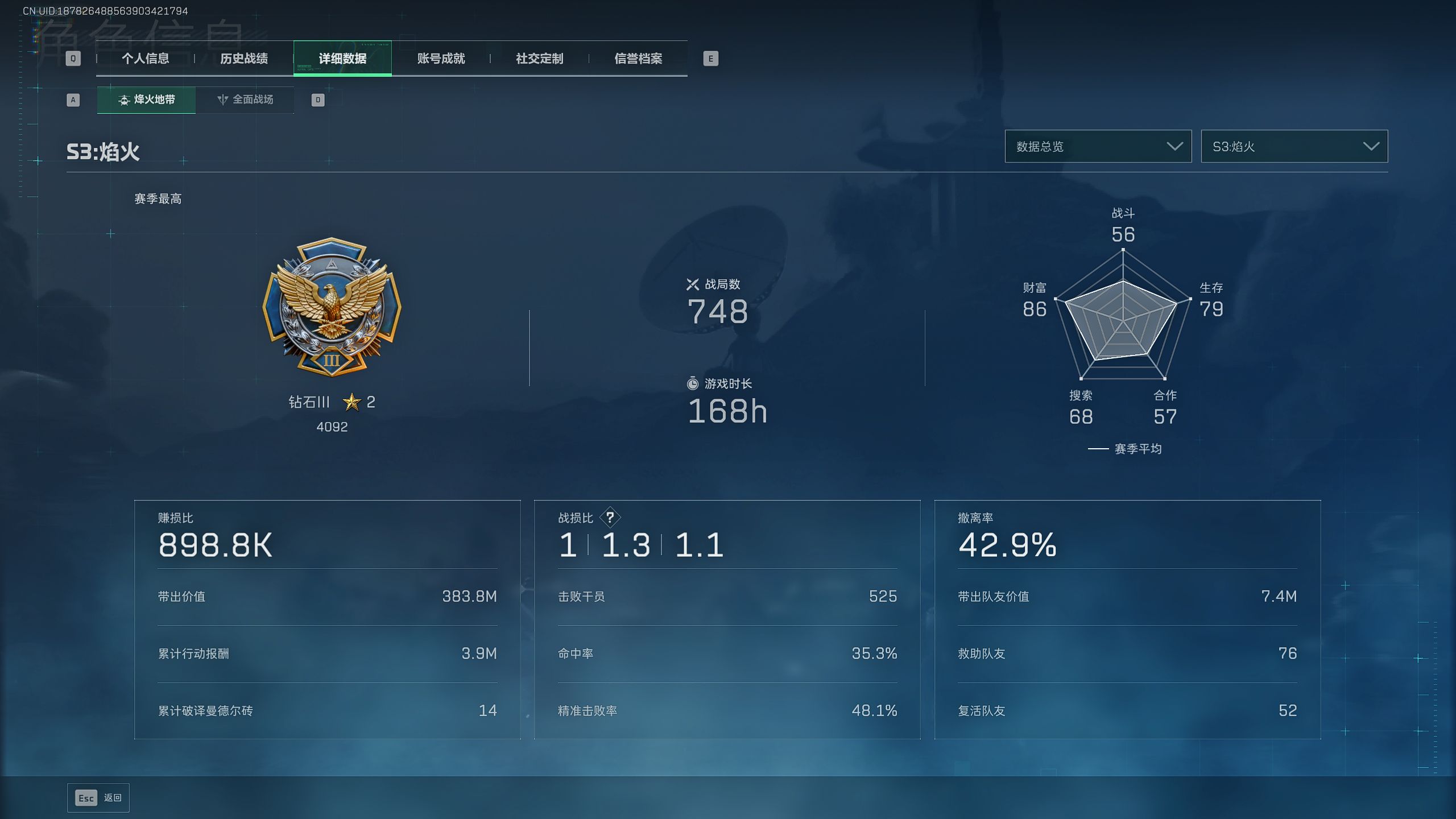This screenshot has width=1456, height=819.
Task: Open the 数据总览 dropdown
Action: [x=1098, y=147]
